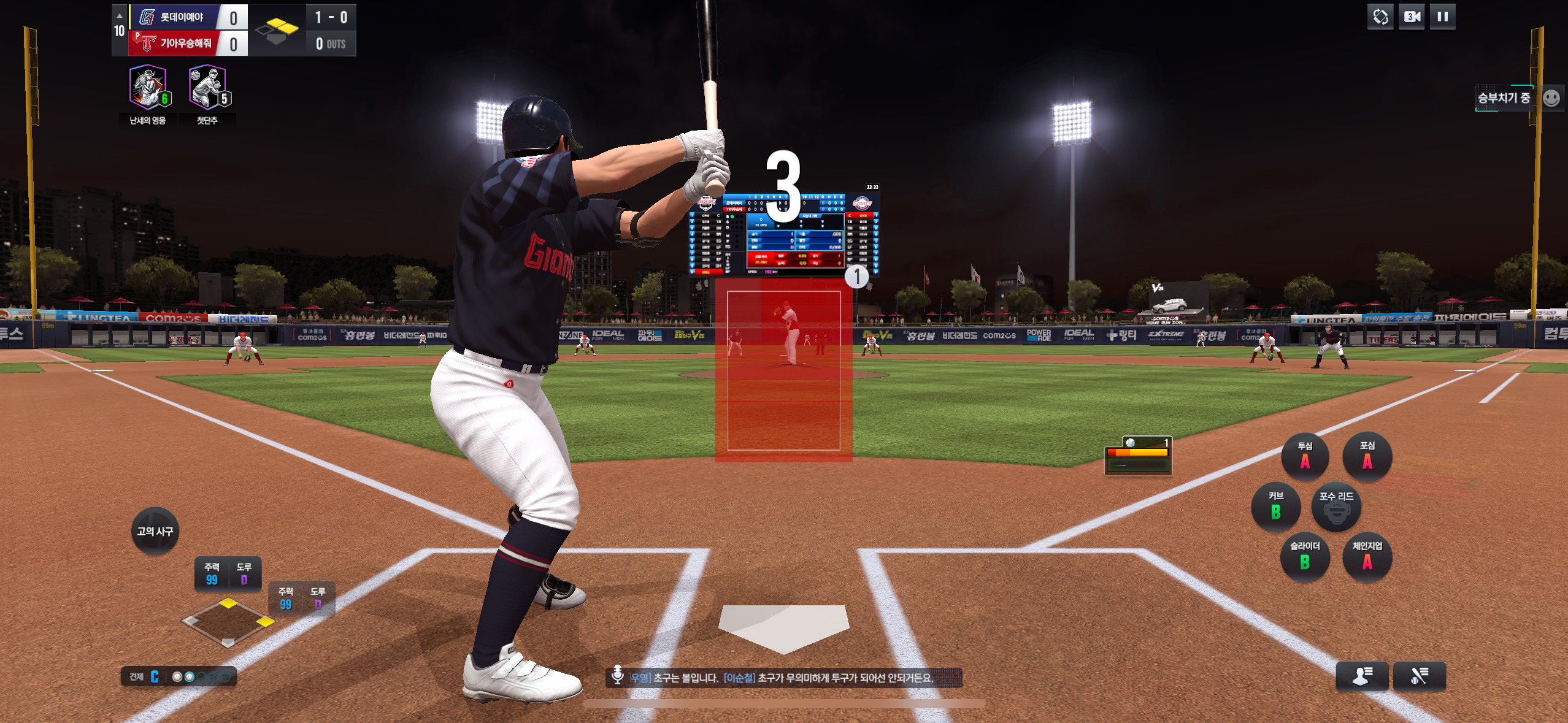
Task: Select the 슬라이더 slider pitch
Action: (1305, 557)
